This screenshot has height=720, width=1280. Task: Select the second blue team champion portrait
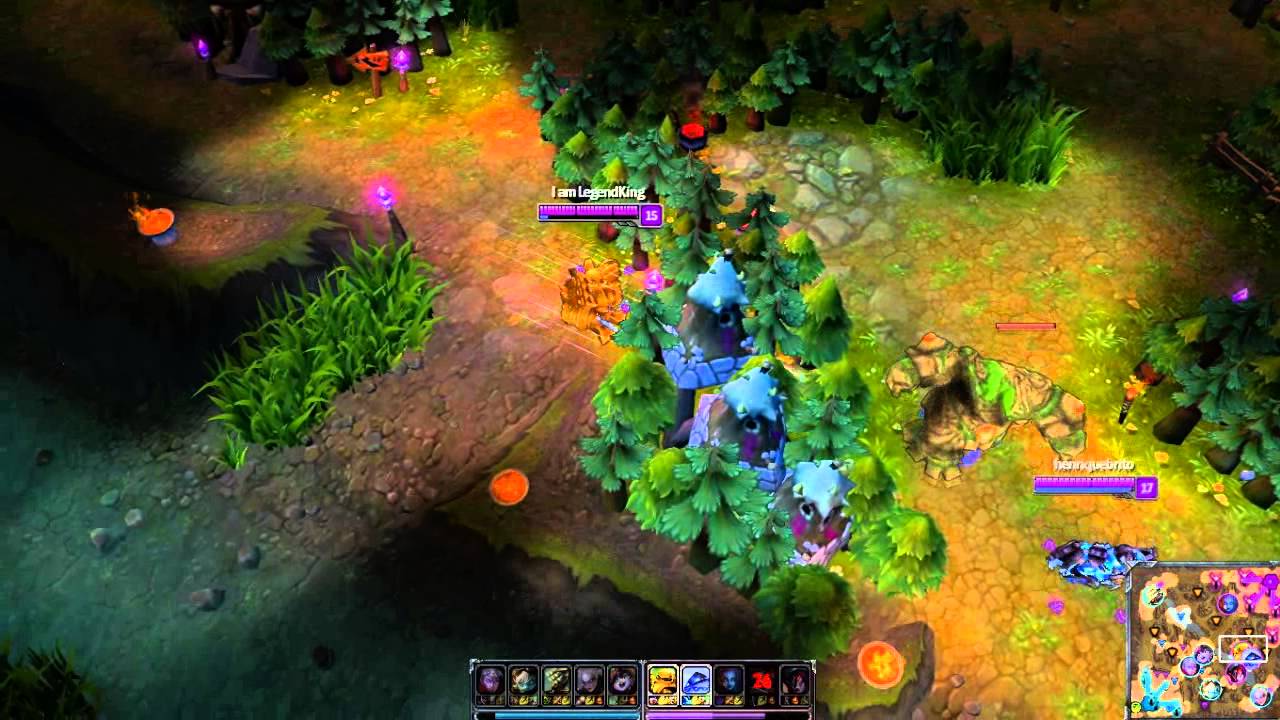524,678
